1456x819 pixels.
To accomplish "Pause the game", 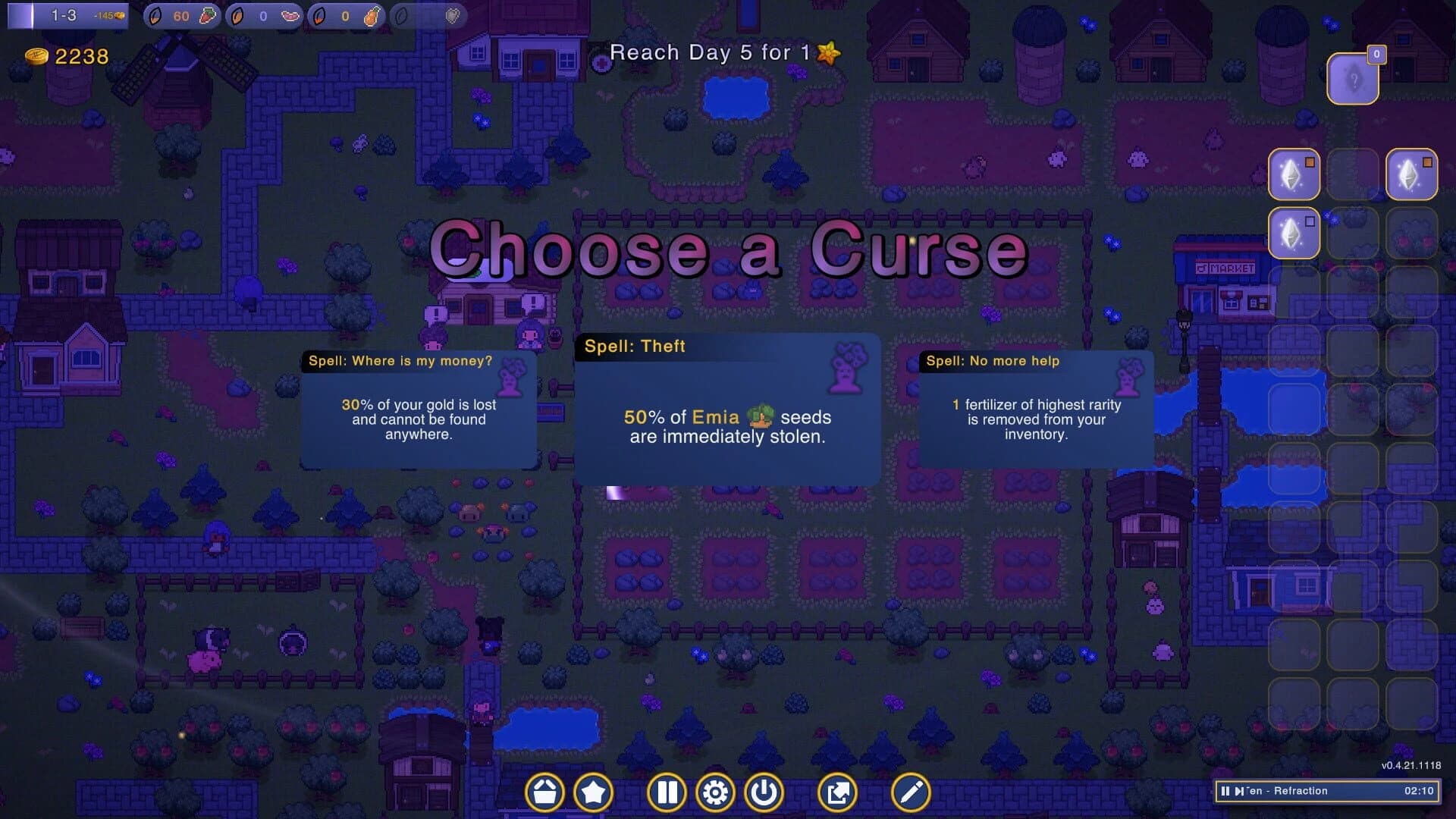I will (x=667, y=792).
